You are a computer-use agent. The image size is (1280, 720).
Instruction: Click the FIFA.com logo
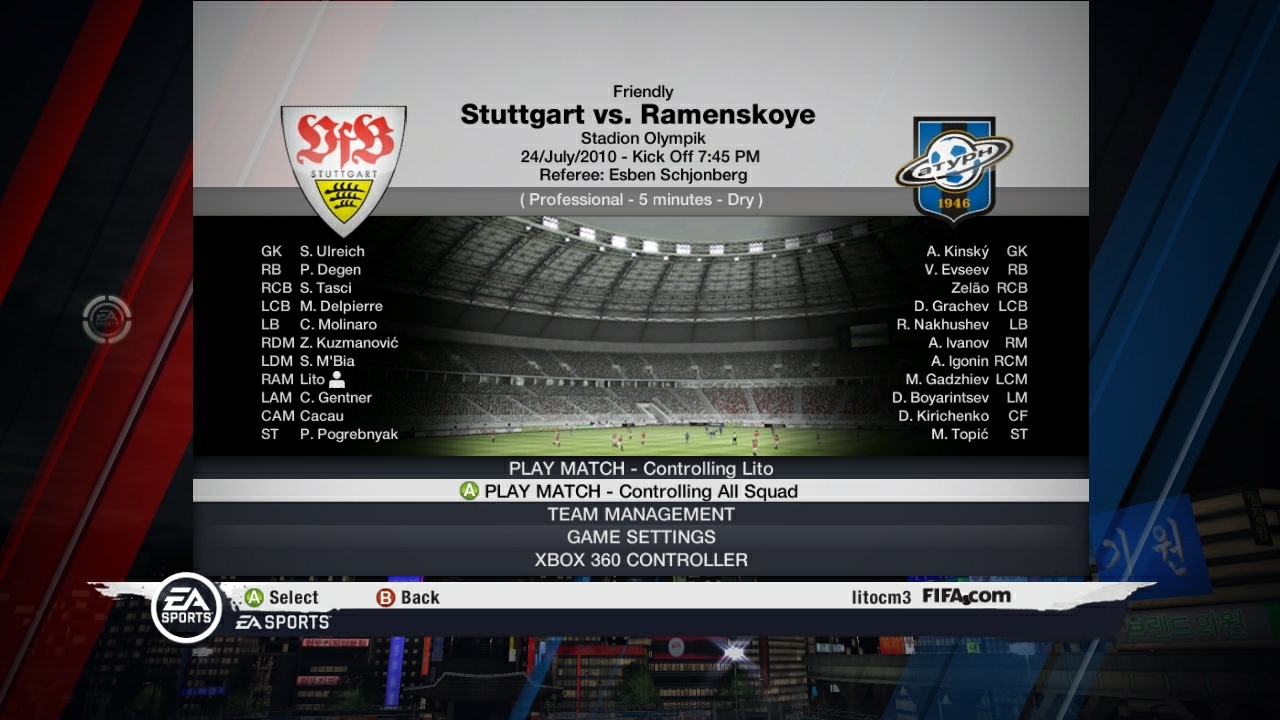(x=966, y=595)
